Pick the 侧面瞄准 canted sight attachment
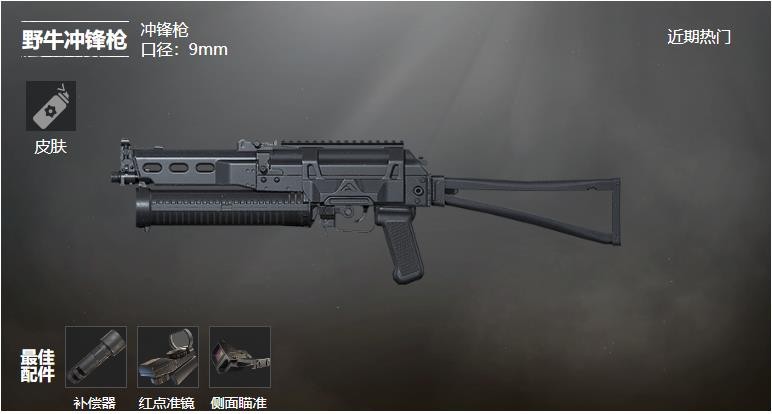Screen dimensions: 772x414 [240, 357]
